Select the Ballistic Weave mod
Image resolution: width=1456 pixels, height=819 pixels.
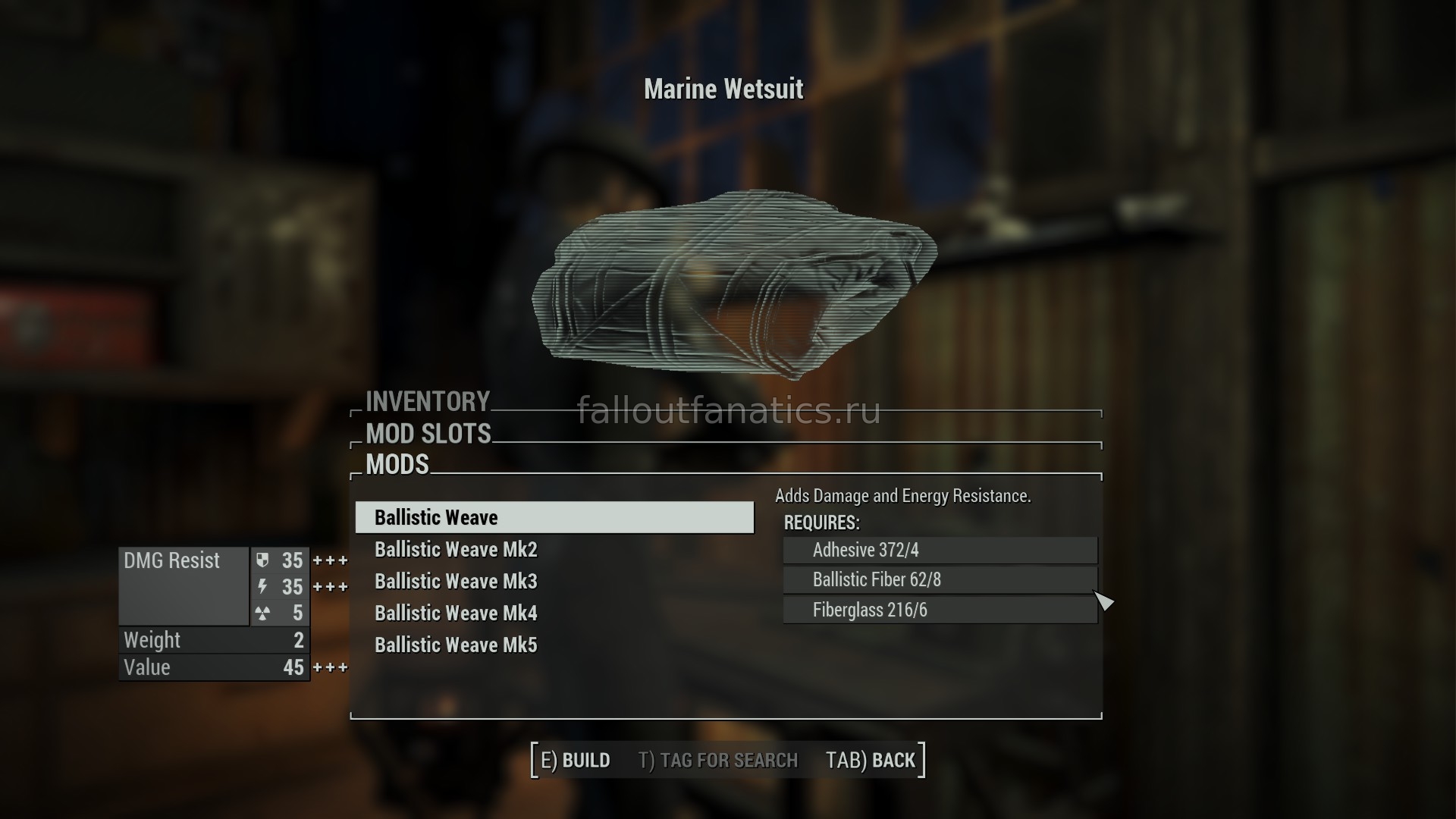[554, 518]
